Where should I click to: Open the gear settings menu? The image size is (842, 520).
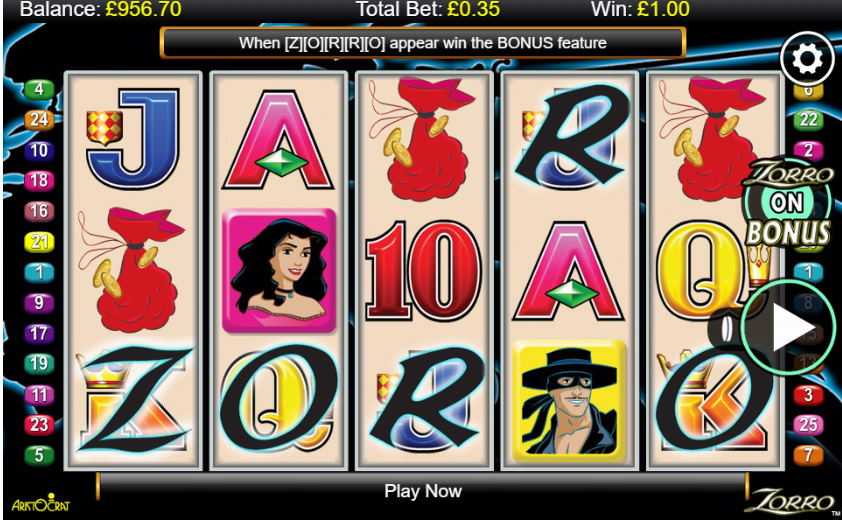(x=806, y=60)
